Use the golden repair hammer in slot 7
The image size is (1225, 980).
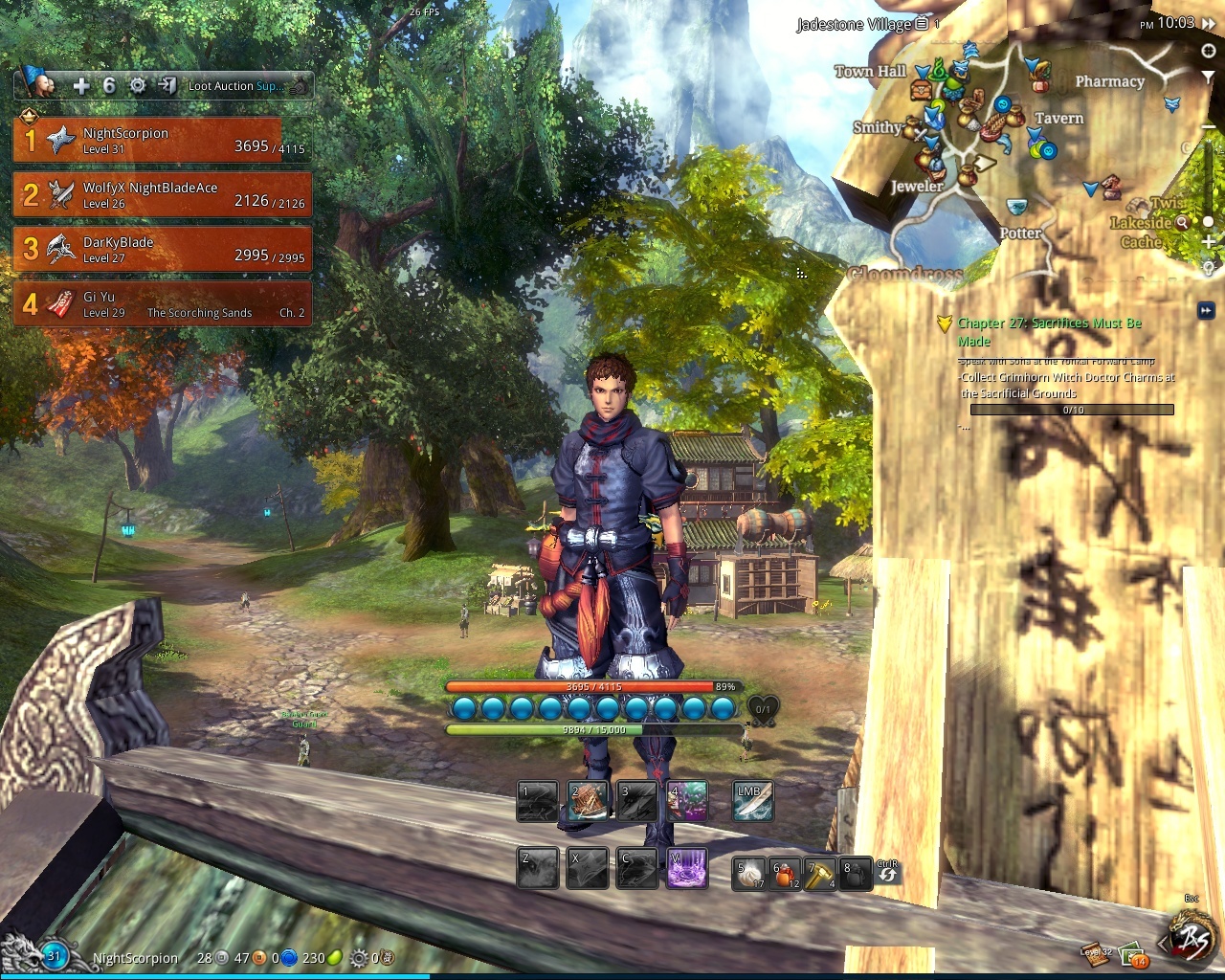[820, 873]
